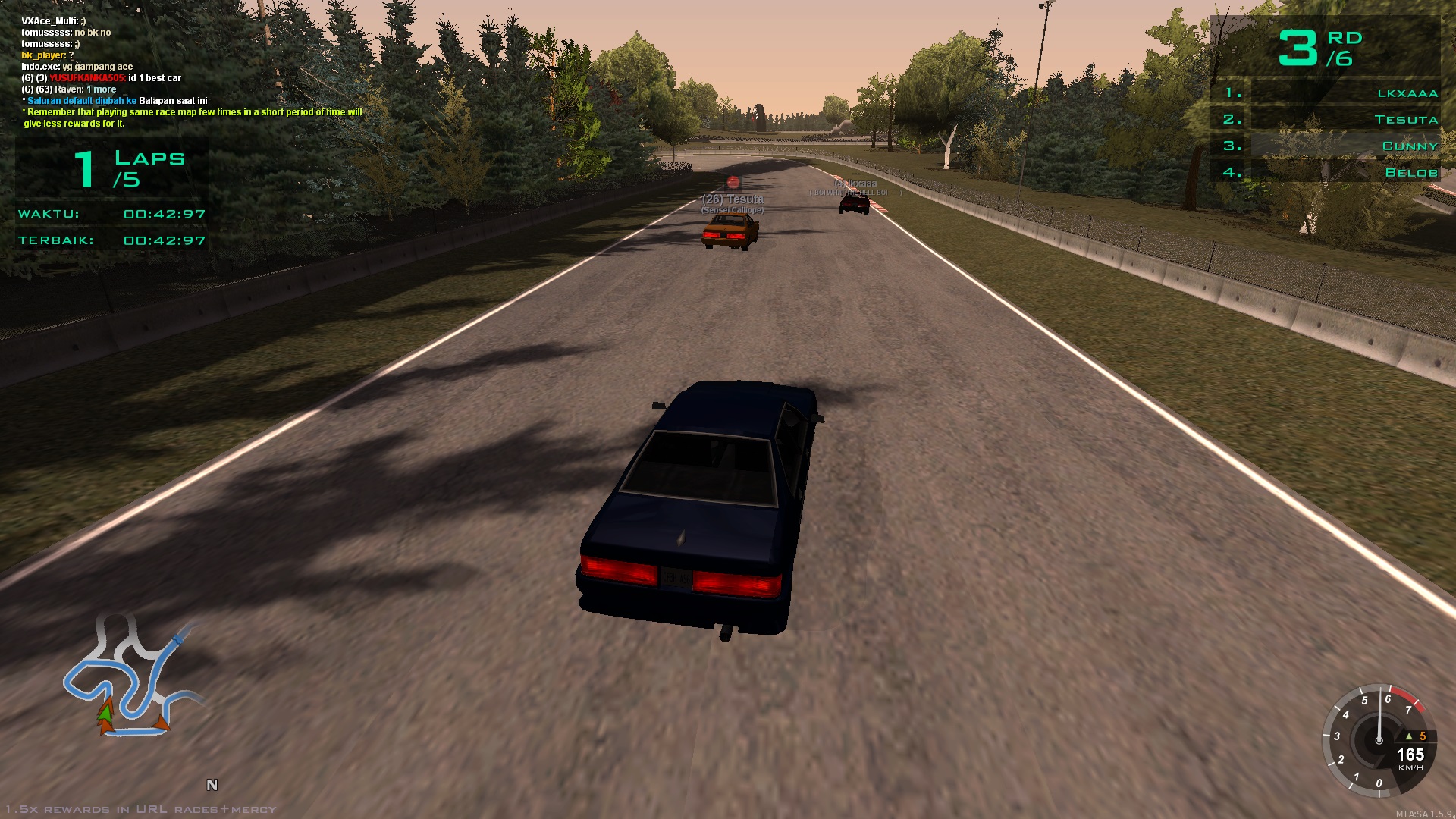The width and height of the screenshot is (1456, 819).
Task: Select LKXAAA in the leaderboard
Action: click(1344, 93)
